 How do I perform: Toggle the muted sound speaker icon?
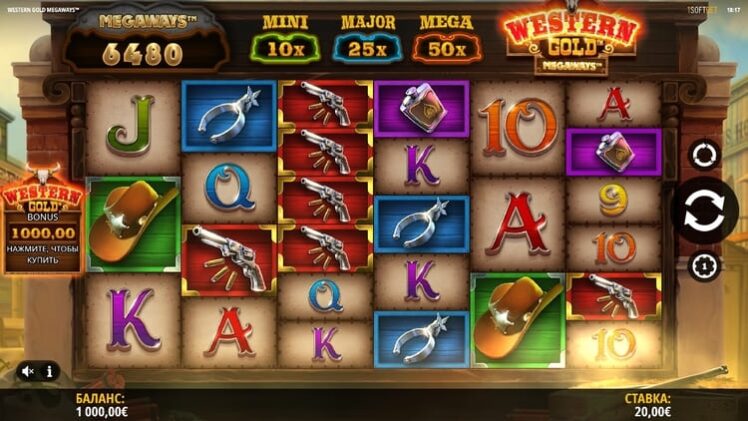tap(28, 371)
